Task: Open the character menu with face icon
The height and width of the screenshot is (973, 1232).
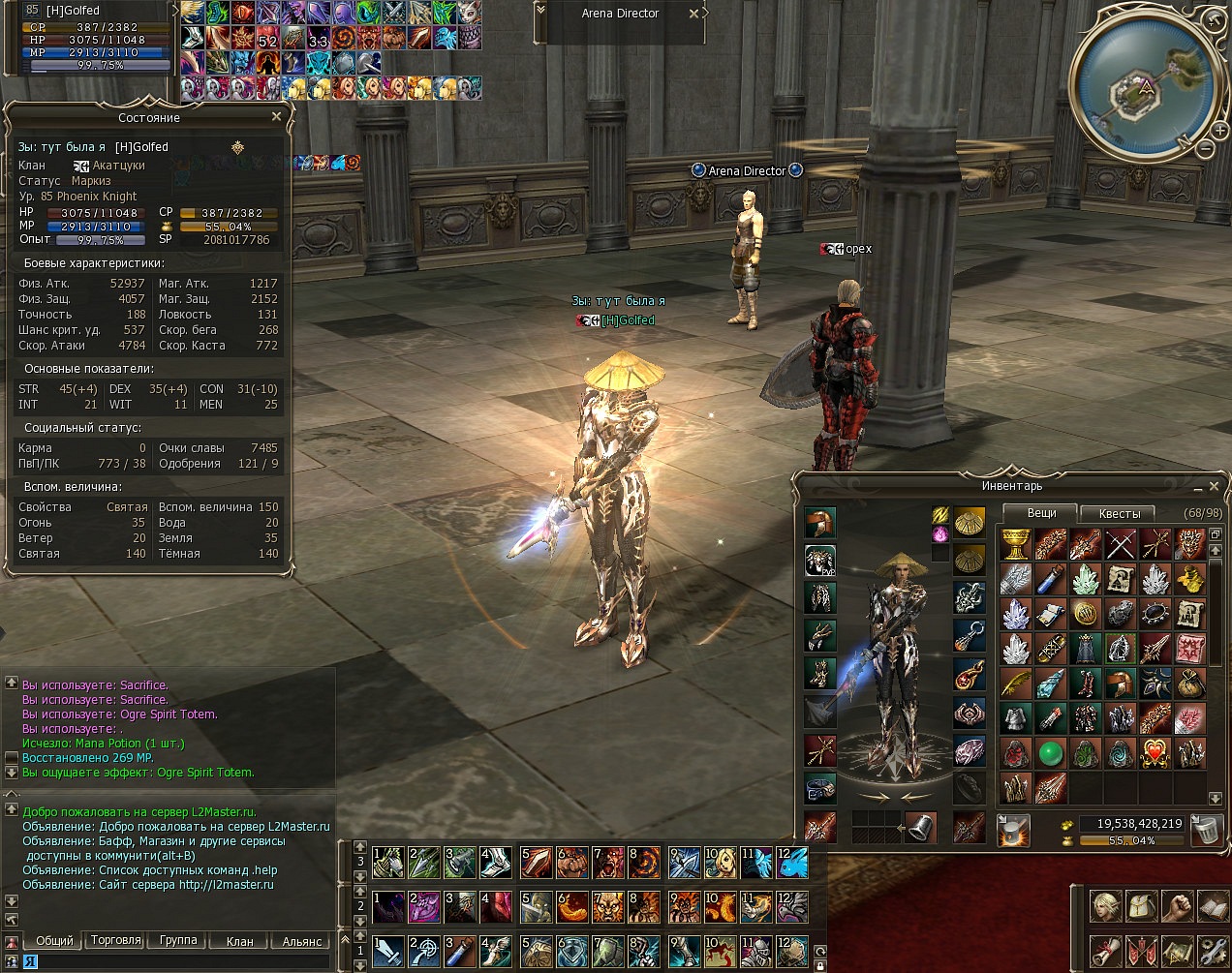Action: pyautogui.click(x=1105, y=907)
